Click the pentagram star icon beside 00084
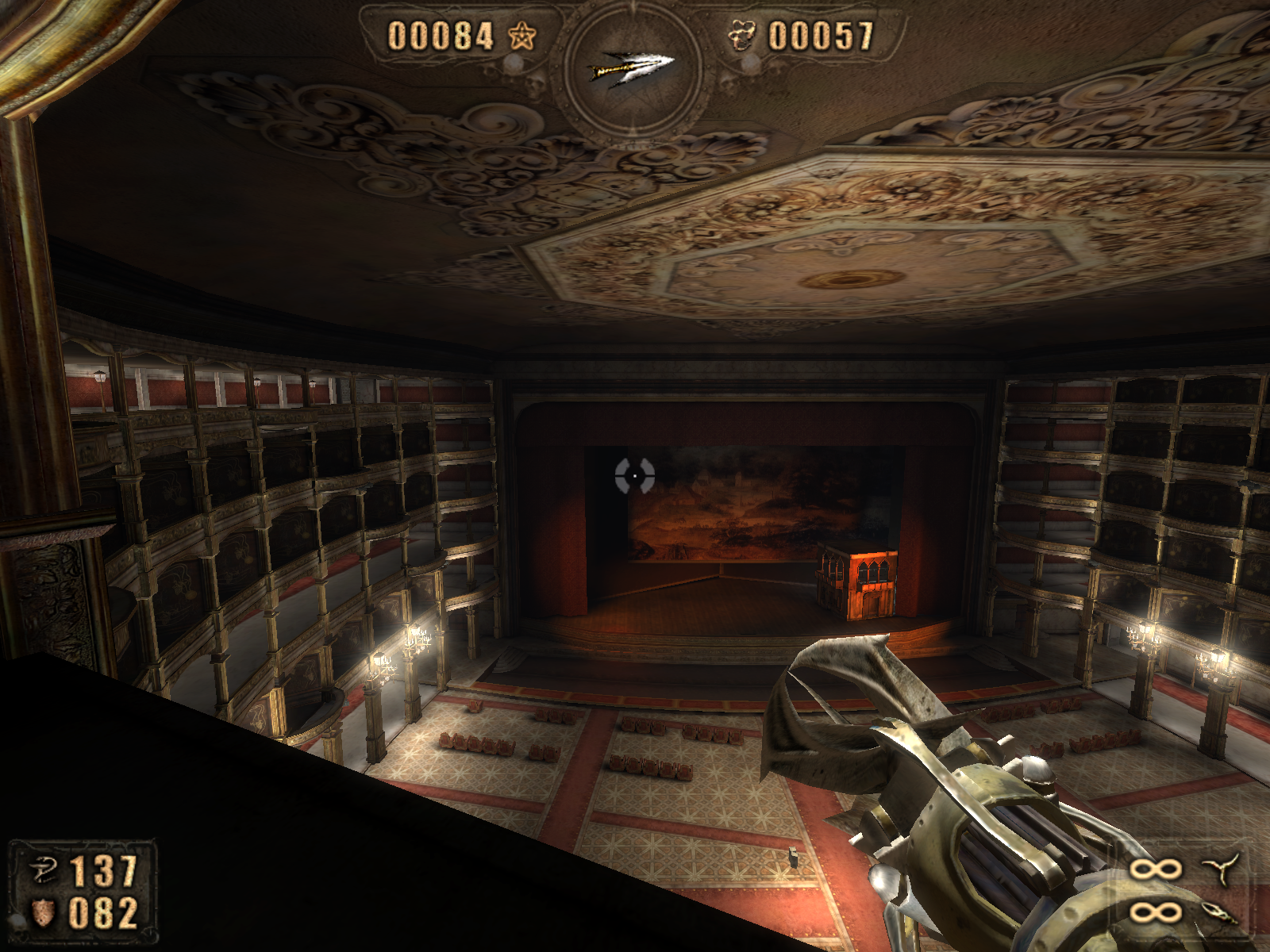Viewport: 1270px width, 952px height. 521,36
